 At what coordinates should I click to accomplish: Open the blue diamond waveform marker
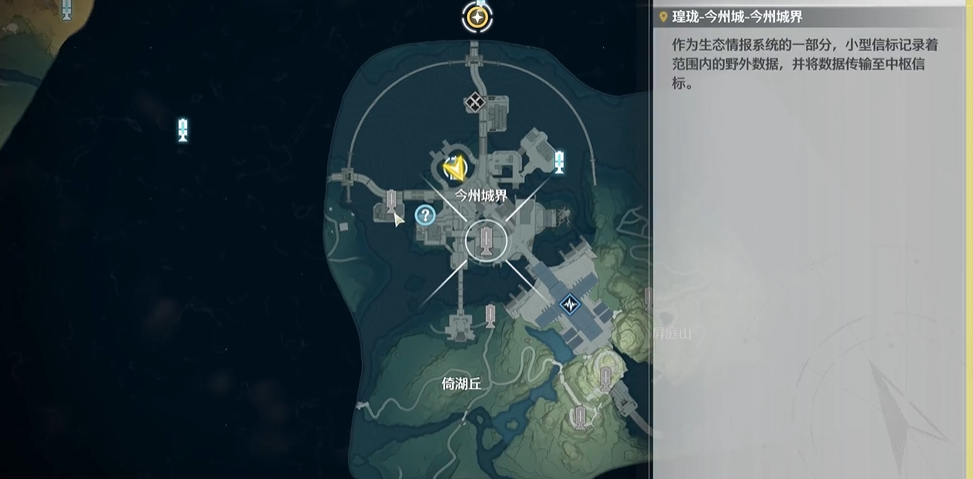[x=571, y=304]
